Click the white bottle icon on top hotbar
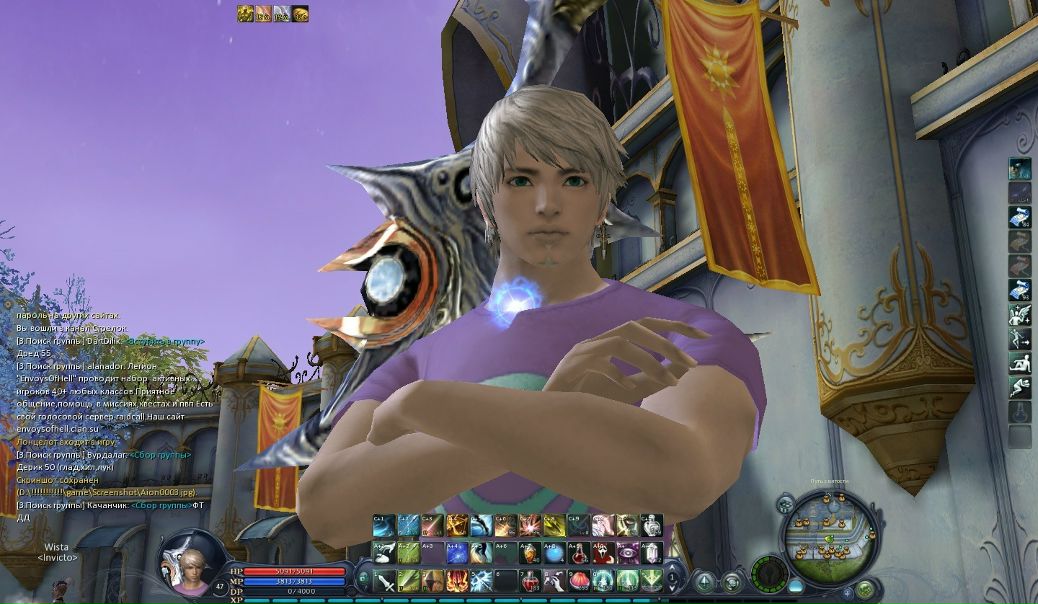1038x604 pixels. click(x=652, y=525)
